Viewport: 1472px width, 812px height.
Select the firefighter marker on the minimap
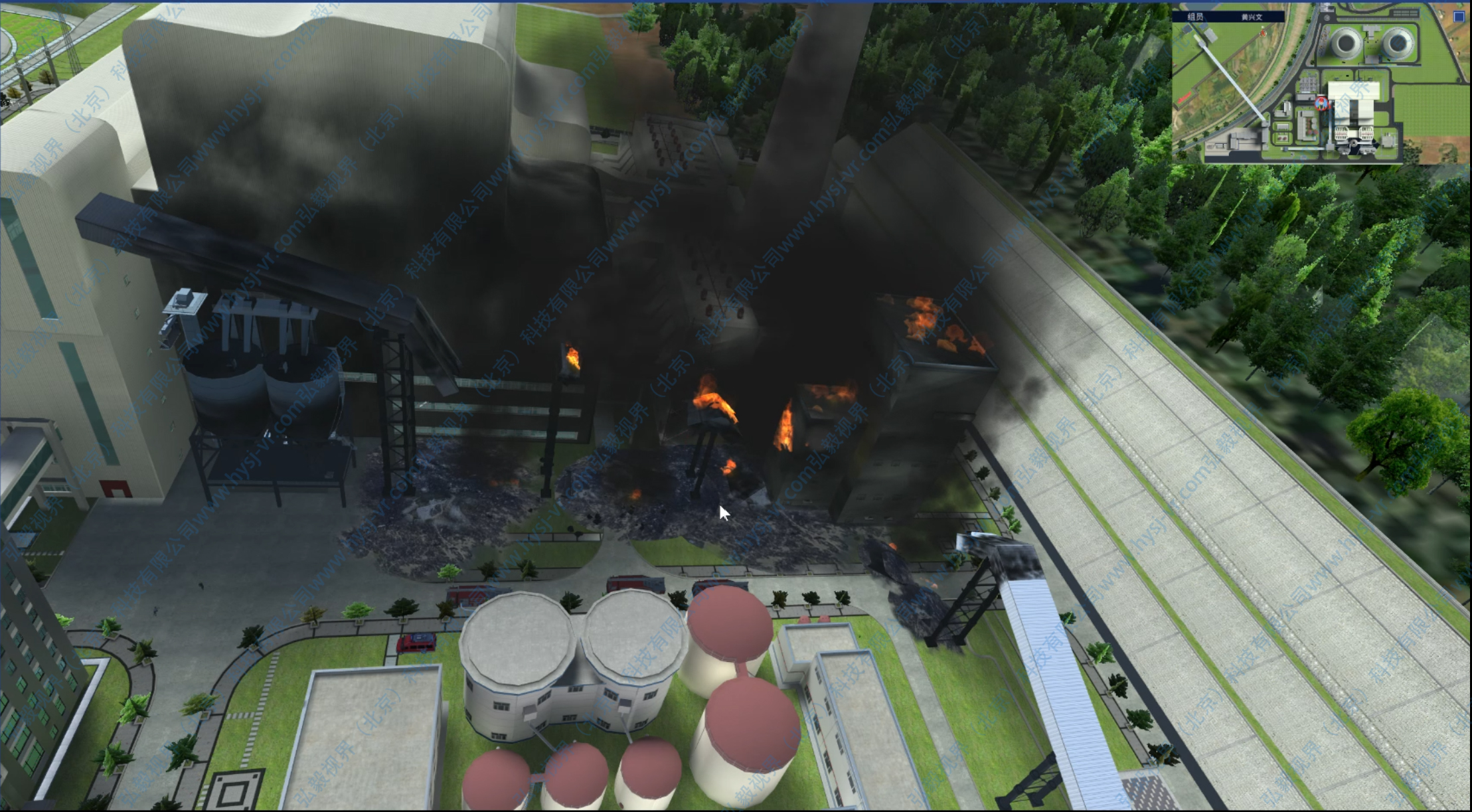(x=1321, y=103)
